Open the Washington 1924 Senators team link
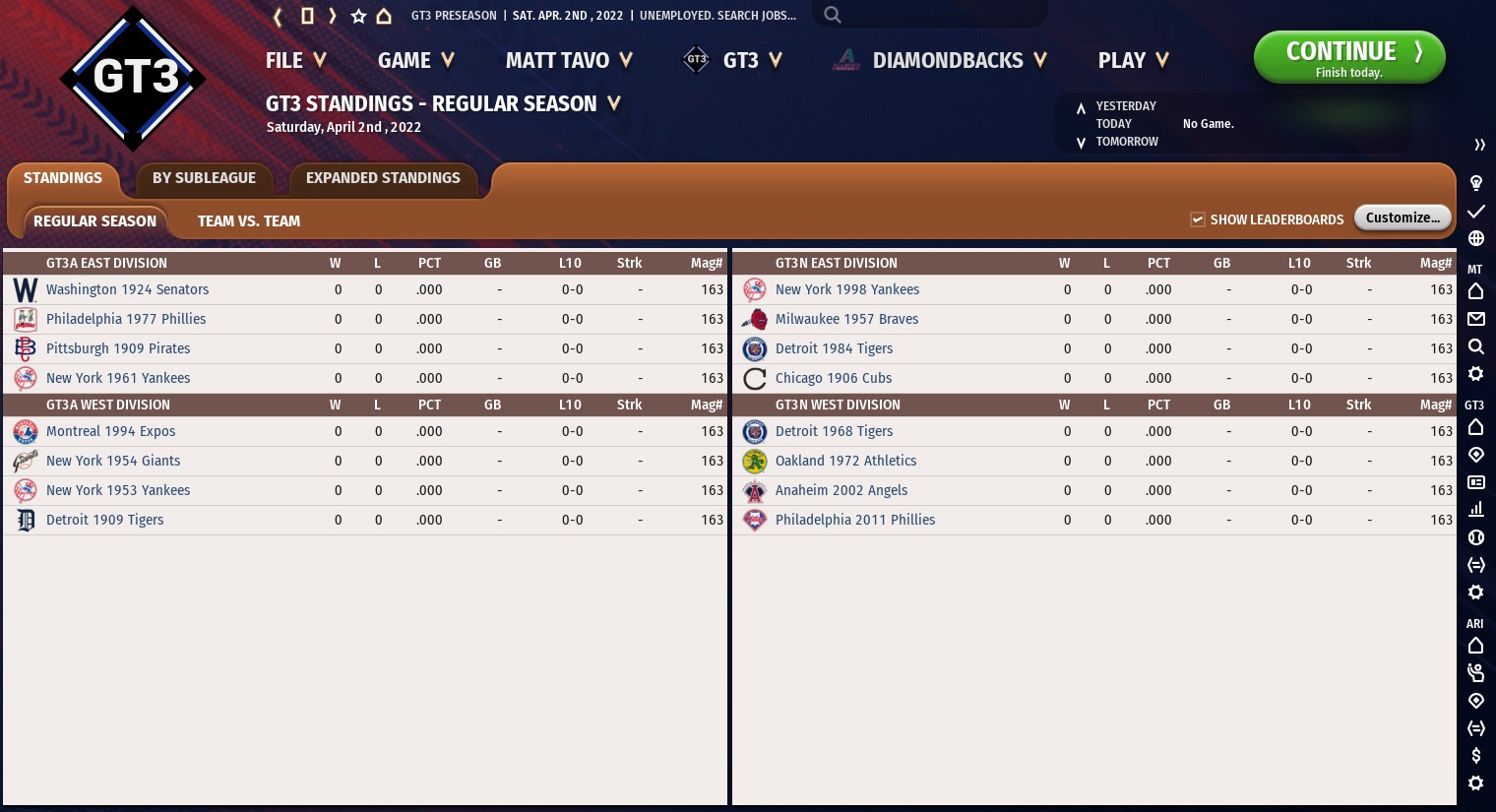This screenshot has width=1496, height=812. tap(127, 290)
